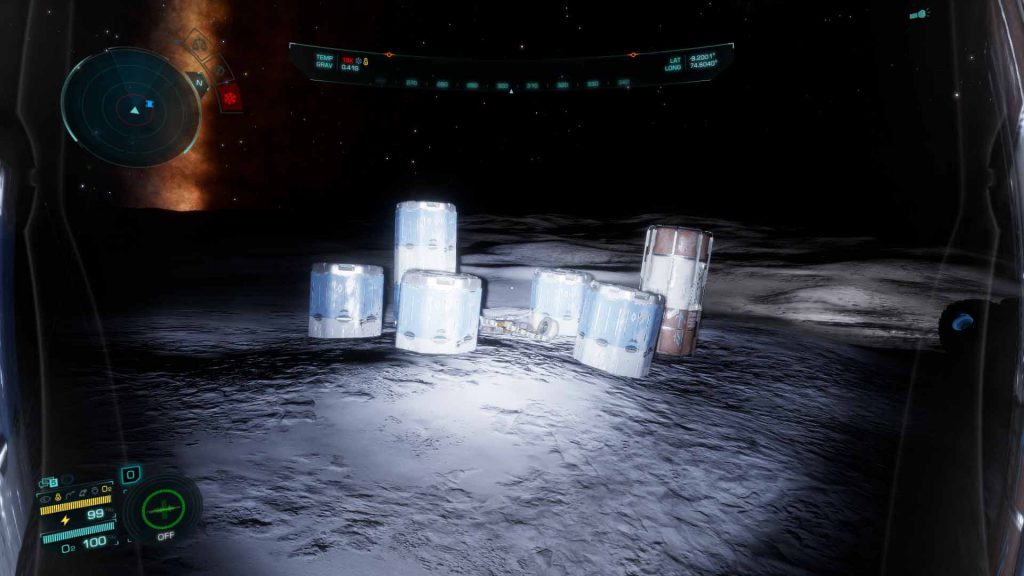Screen dimensions: 1024x576
Task: Click the circular radar scanner
Action: point(130,106)
